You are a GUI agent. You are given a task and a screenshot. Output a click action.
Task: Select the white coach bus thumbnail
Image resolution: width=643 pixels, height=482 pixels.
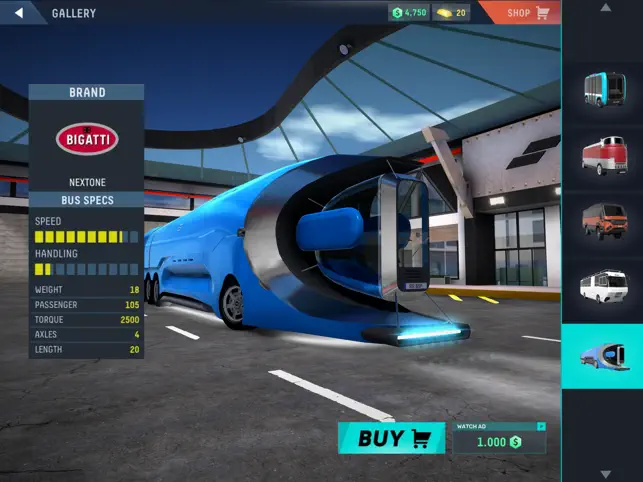click(603, 286)
